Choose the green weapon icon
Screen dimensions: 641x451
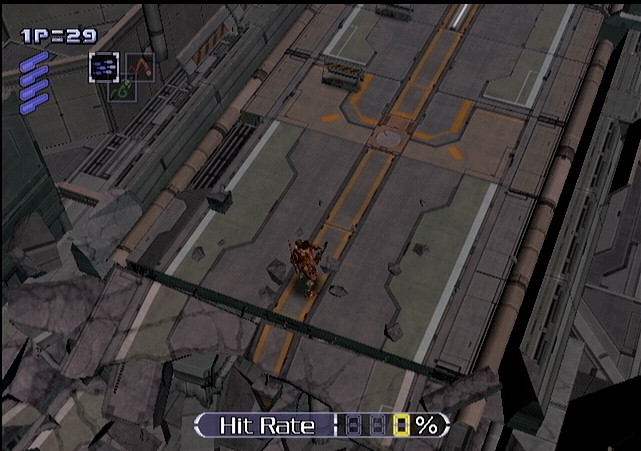point(121,90)
